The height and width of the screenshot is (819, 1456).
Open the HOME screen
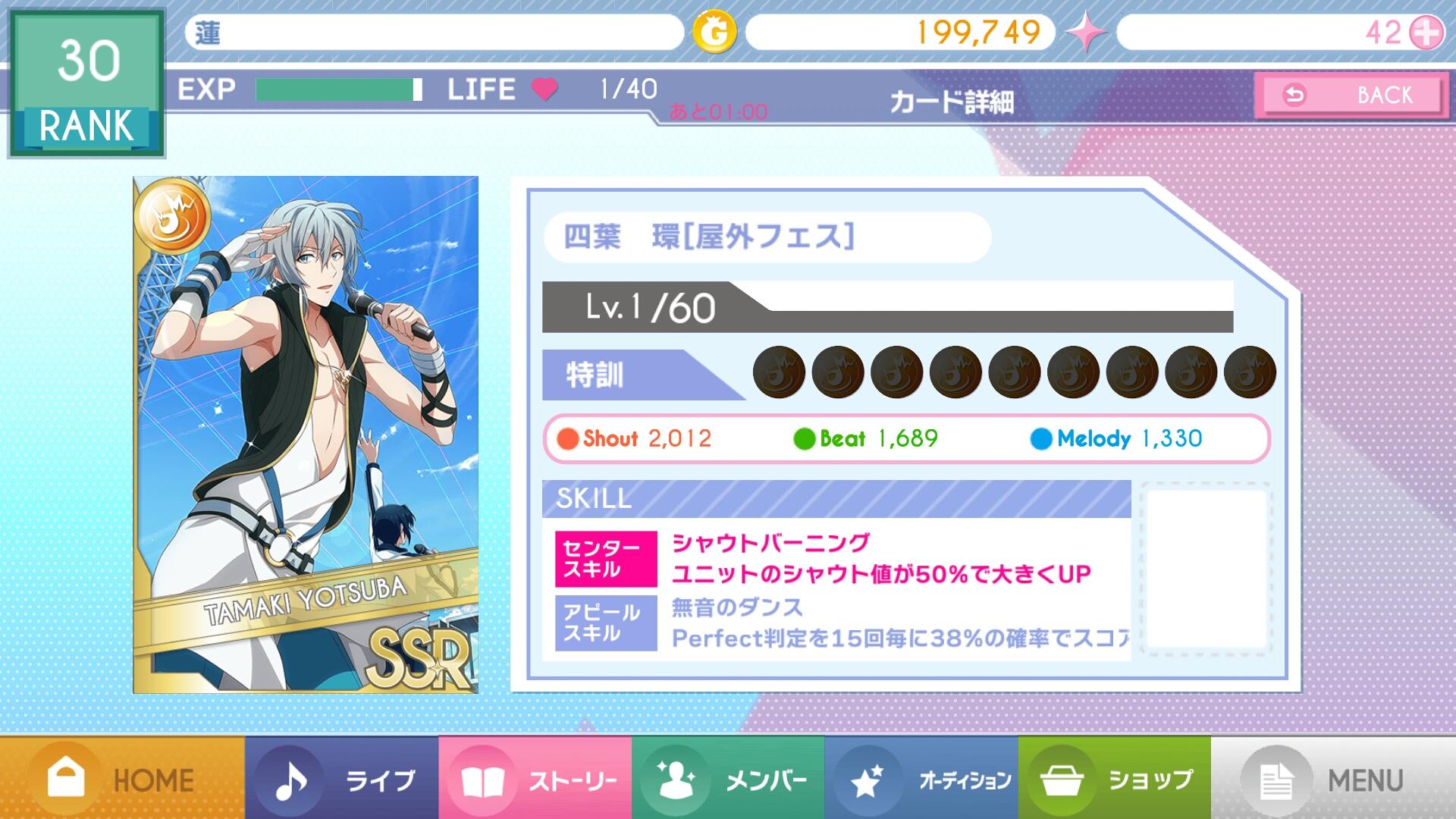click(x=121, y=779)
